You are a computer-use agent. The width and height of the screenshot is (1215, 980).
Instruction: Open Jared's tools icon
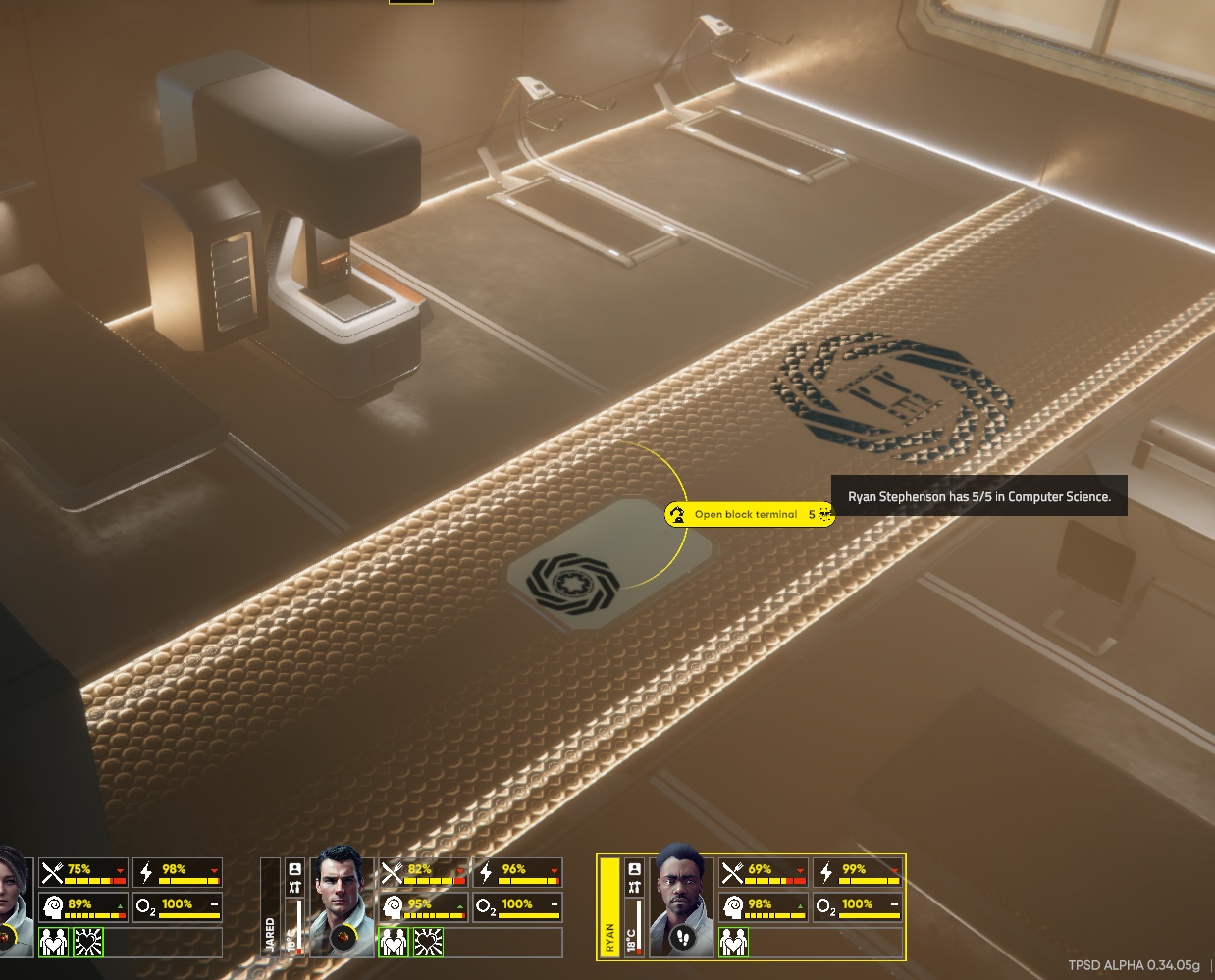(x=294, y=888)
